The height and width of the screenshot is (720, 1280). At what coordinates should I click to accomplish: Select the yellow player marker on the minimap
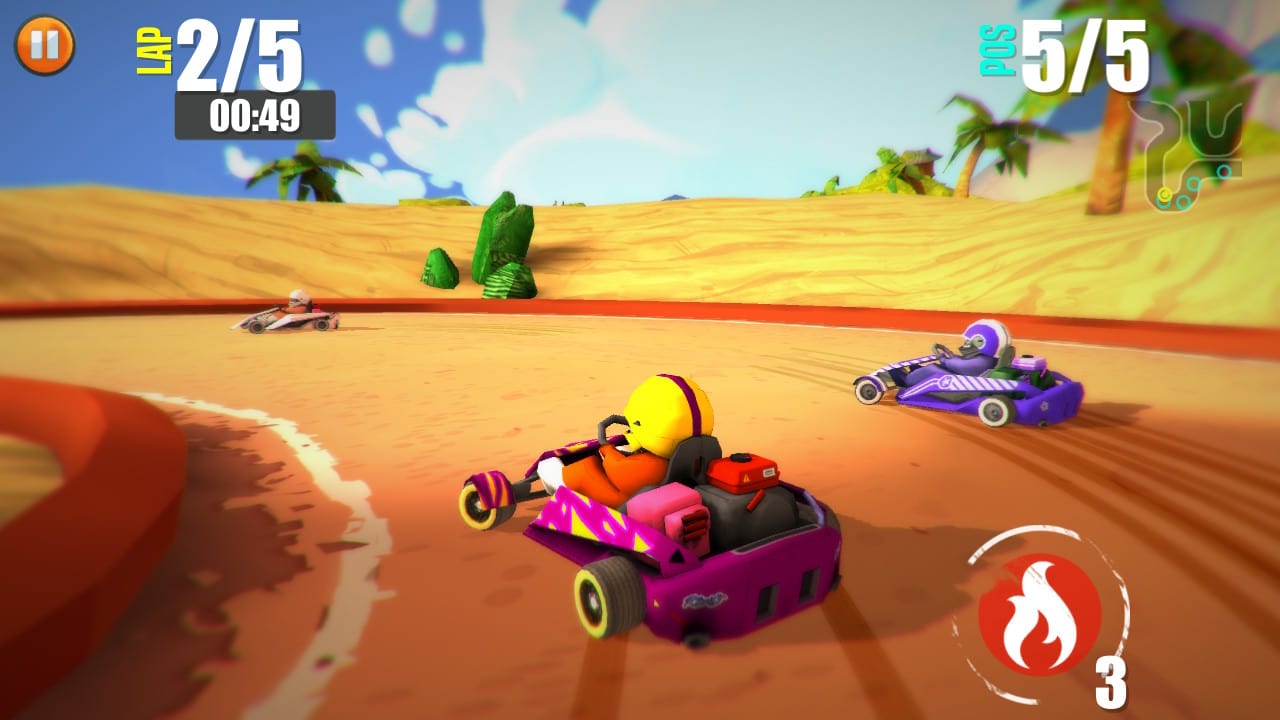(1165, 194)
